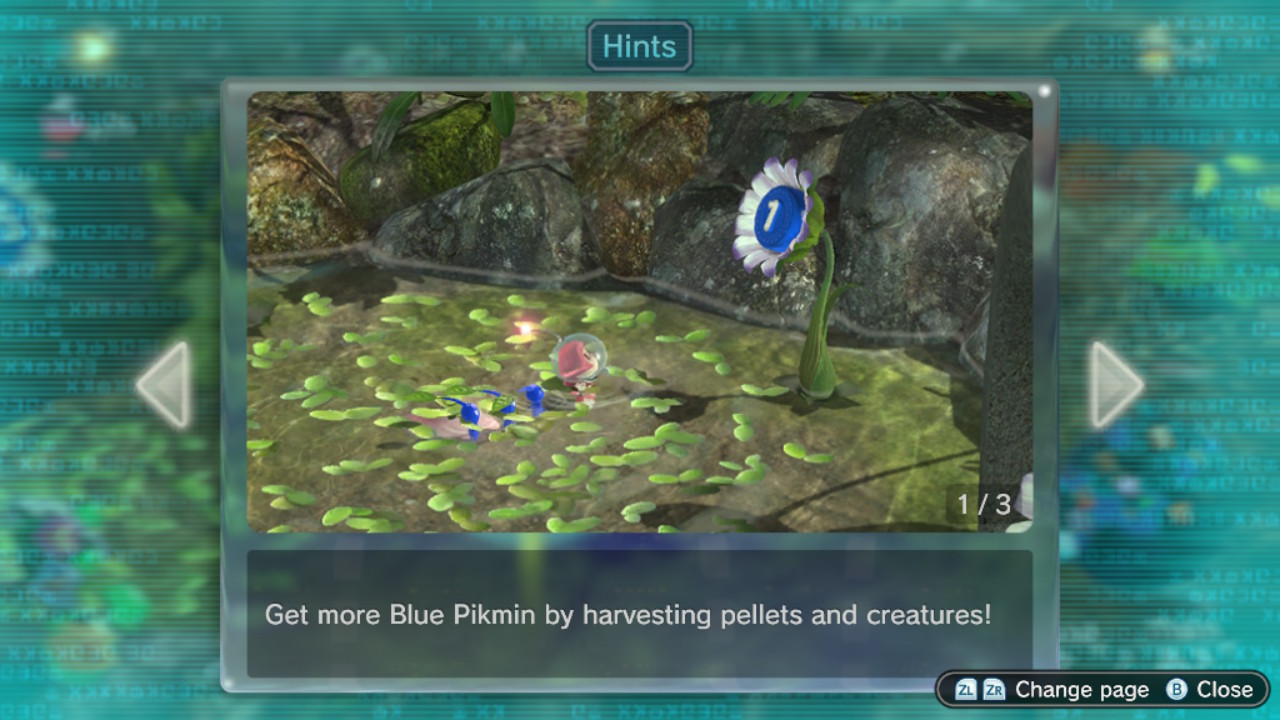This screenshot has height=720, width=1280.
Task: Click the Close option in bottom bar
Action: (1211, 690)
